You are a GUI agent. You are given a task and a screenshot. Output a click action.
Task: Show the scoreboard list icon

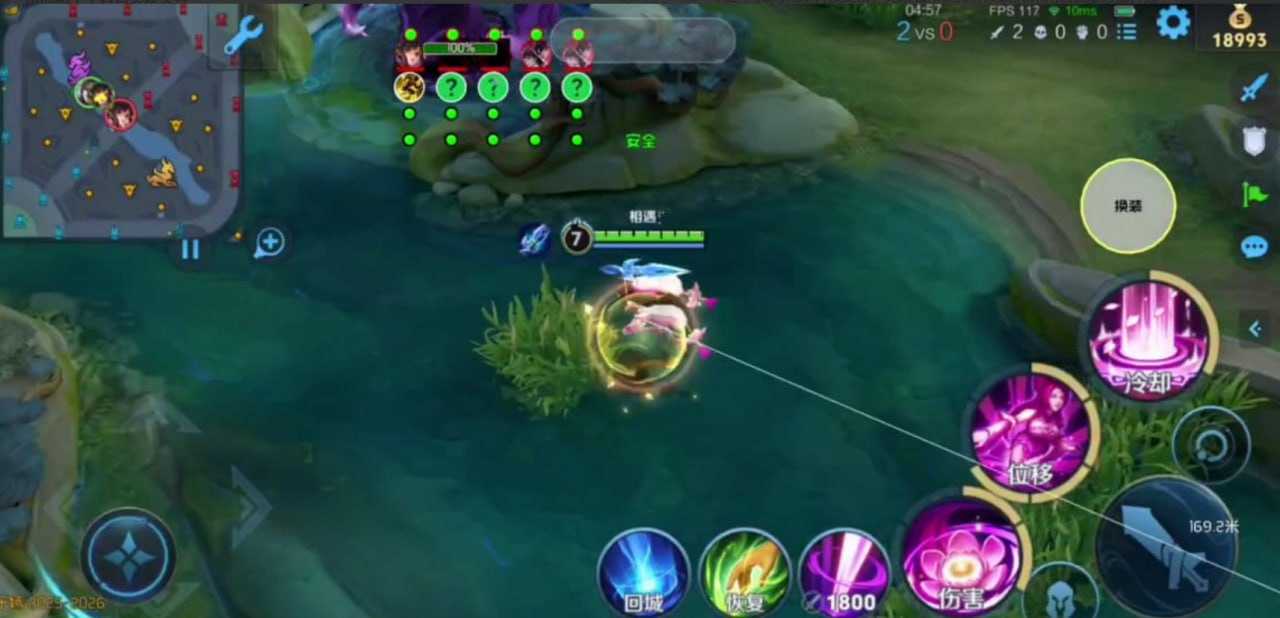coord(1127,32)
